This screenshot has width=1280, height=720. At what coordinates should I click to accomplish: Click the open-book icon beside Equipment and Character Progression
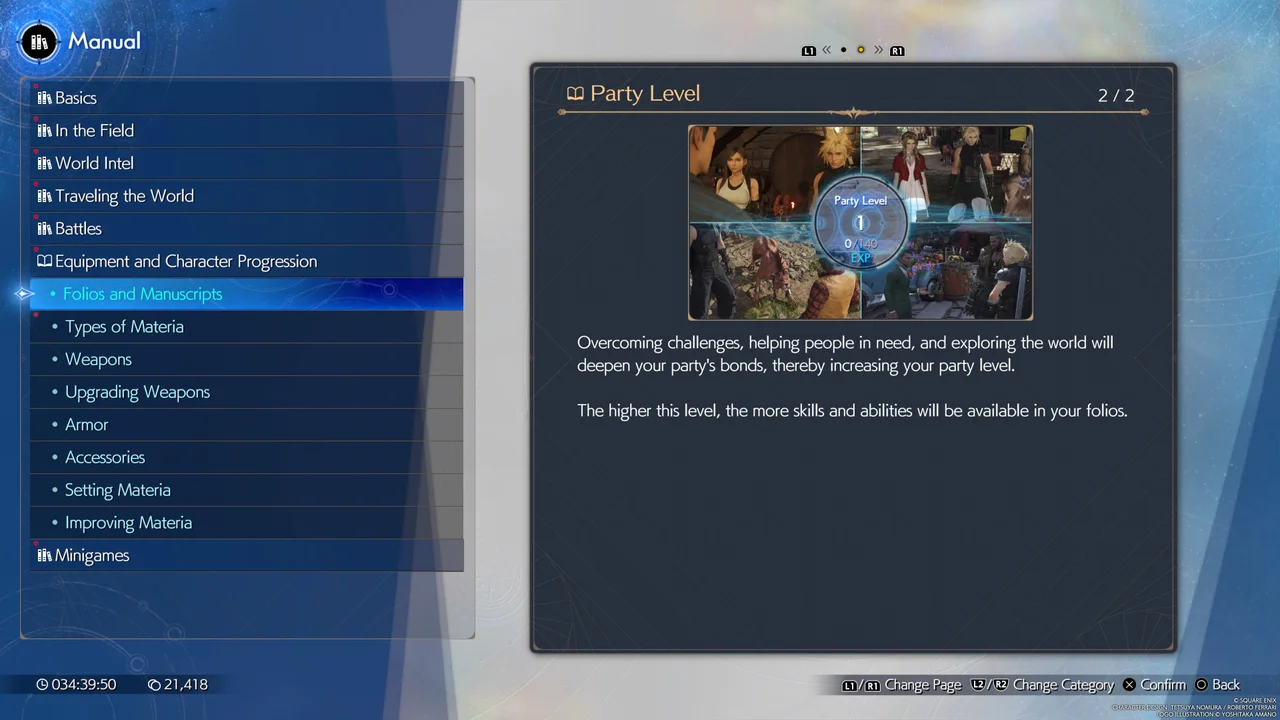tap(44, 261)
